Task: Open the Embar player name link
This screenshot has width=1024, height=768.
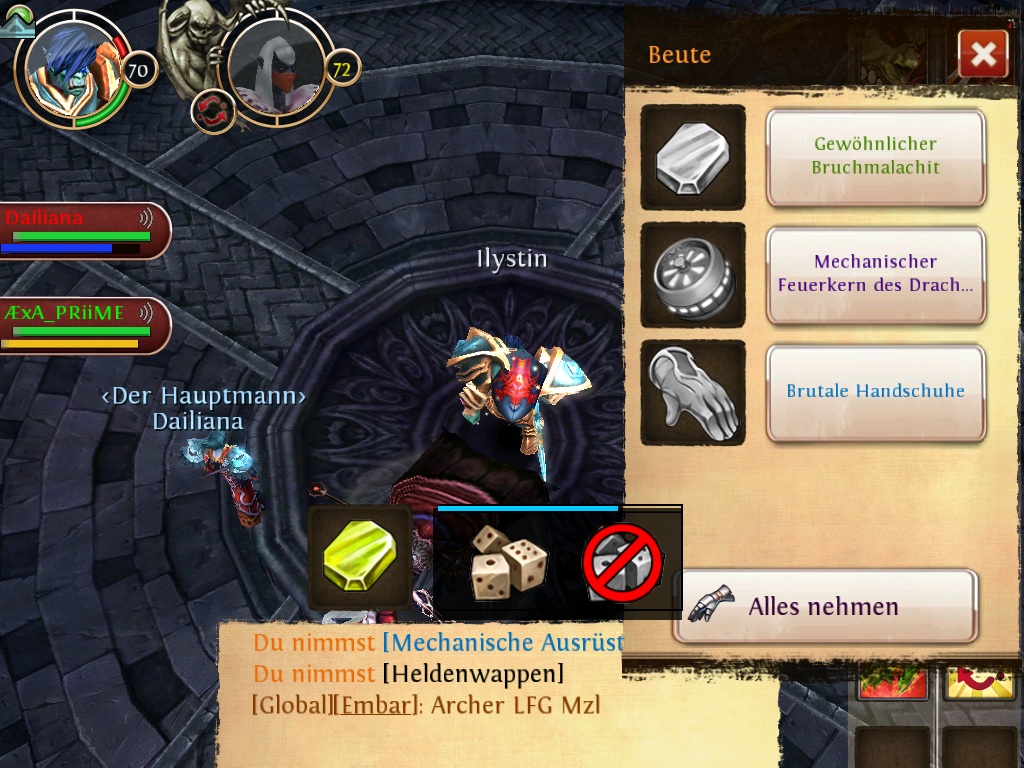Action: [375, 705]
